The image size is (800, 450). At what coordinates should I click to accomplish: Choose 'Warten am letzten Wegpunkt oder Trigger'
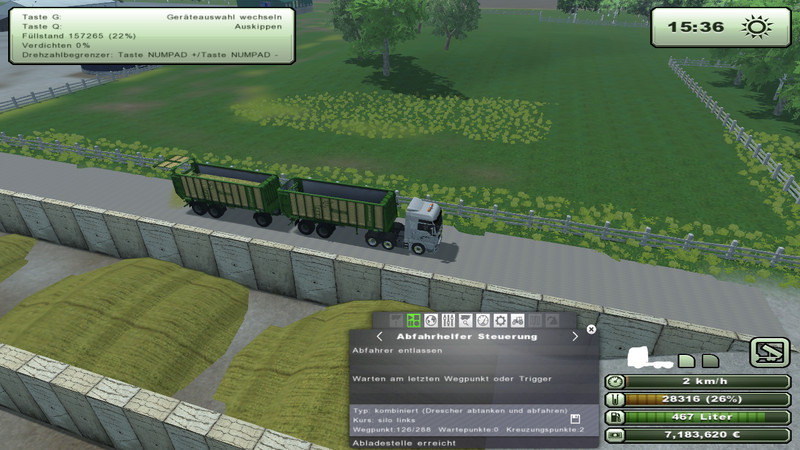pyautogui.click(x=451, y=379)
